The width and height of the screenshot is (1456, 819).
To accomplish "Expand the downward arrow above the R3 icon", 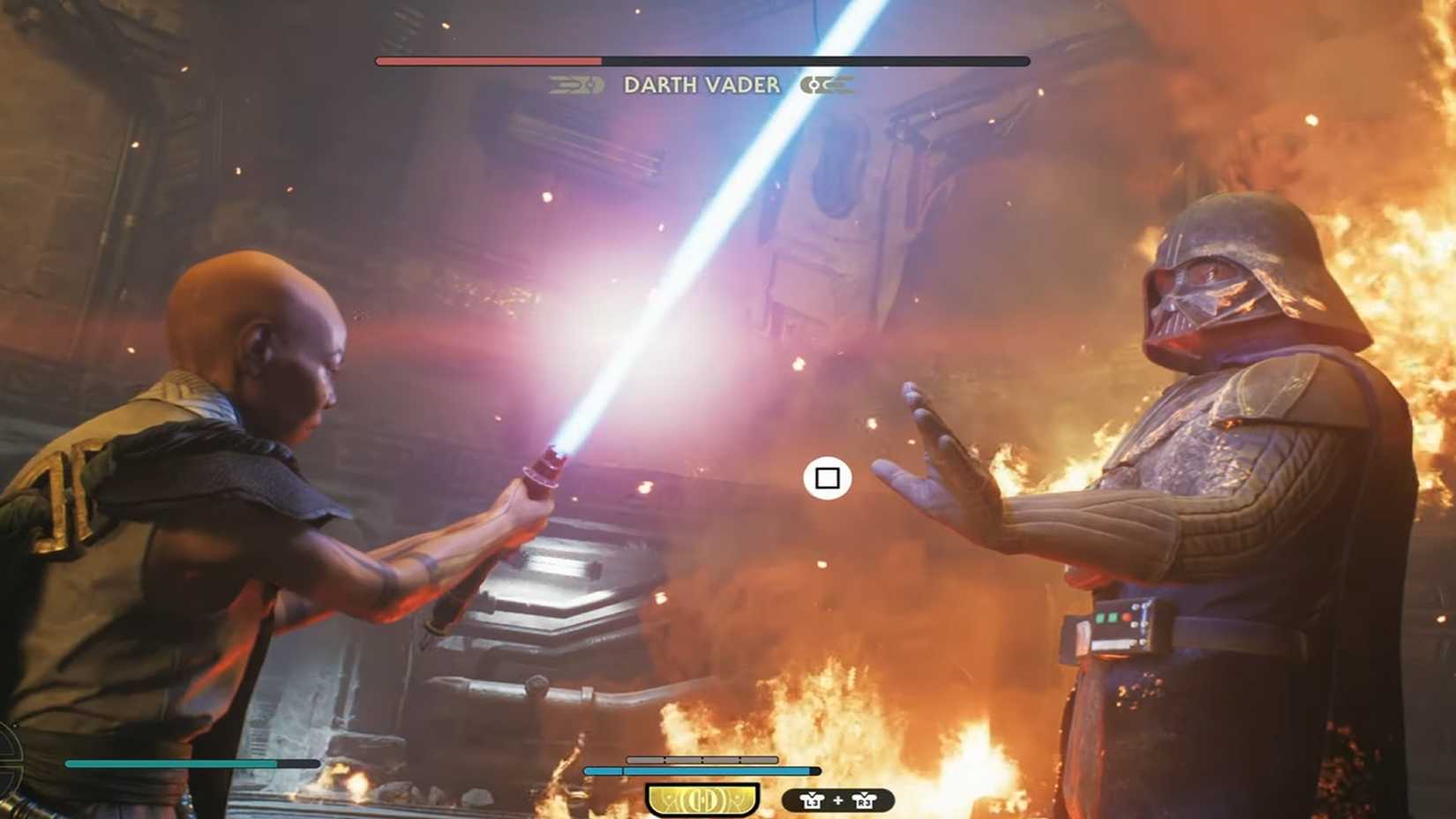I will click(863, 793).
